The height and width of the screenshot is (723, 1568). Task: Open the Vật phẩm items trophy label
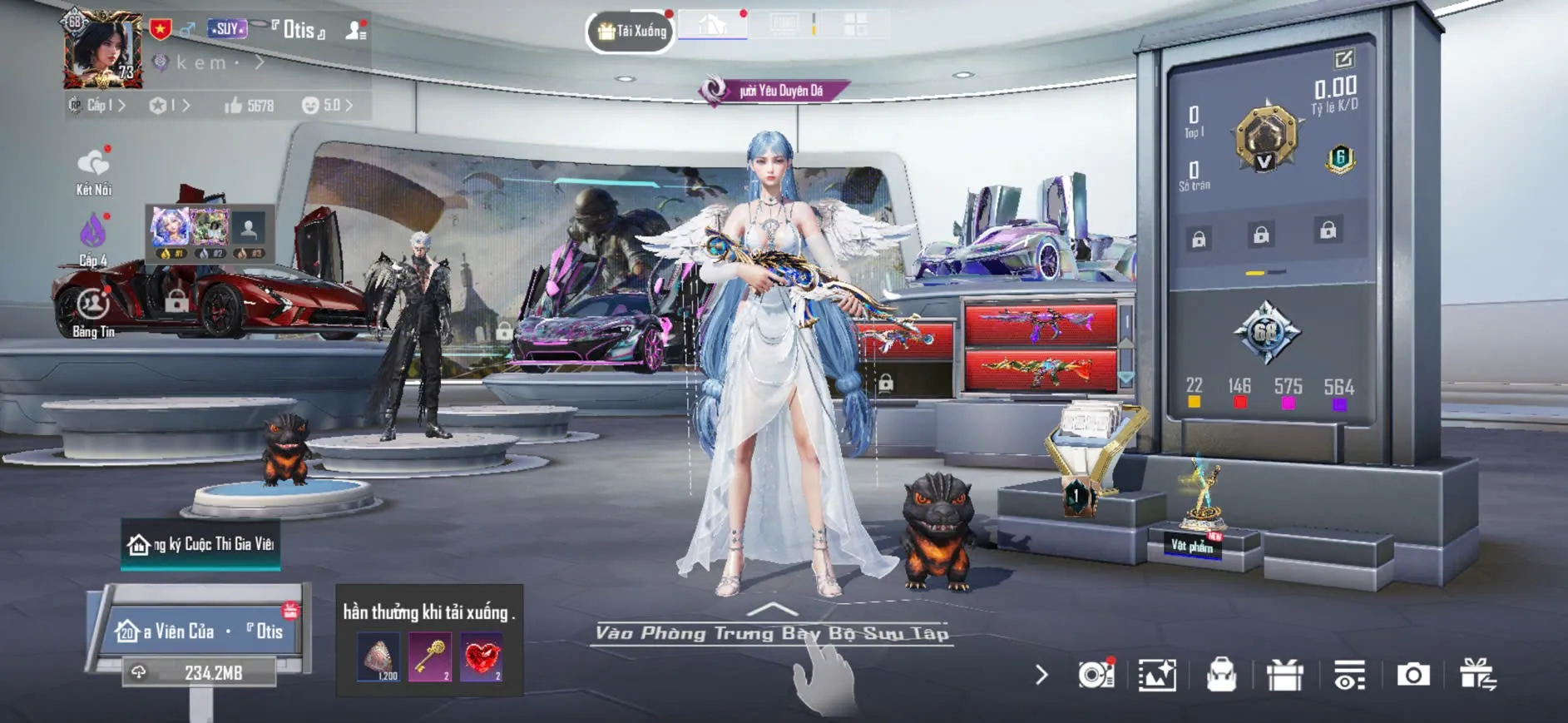pos(1192,546)
